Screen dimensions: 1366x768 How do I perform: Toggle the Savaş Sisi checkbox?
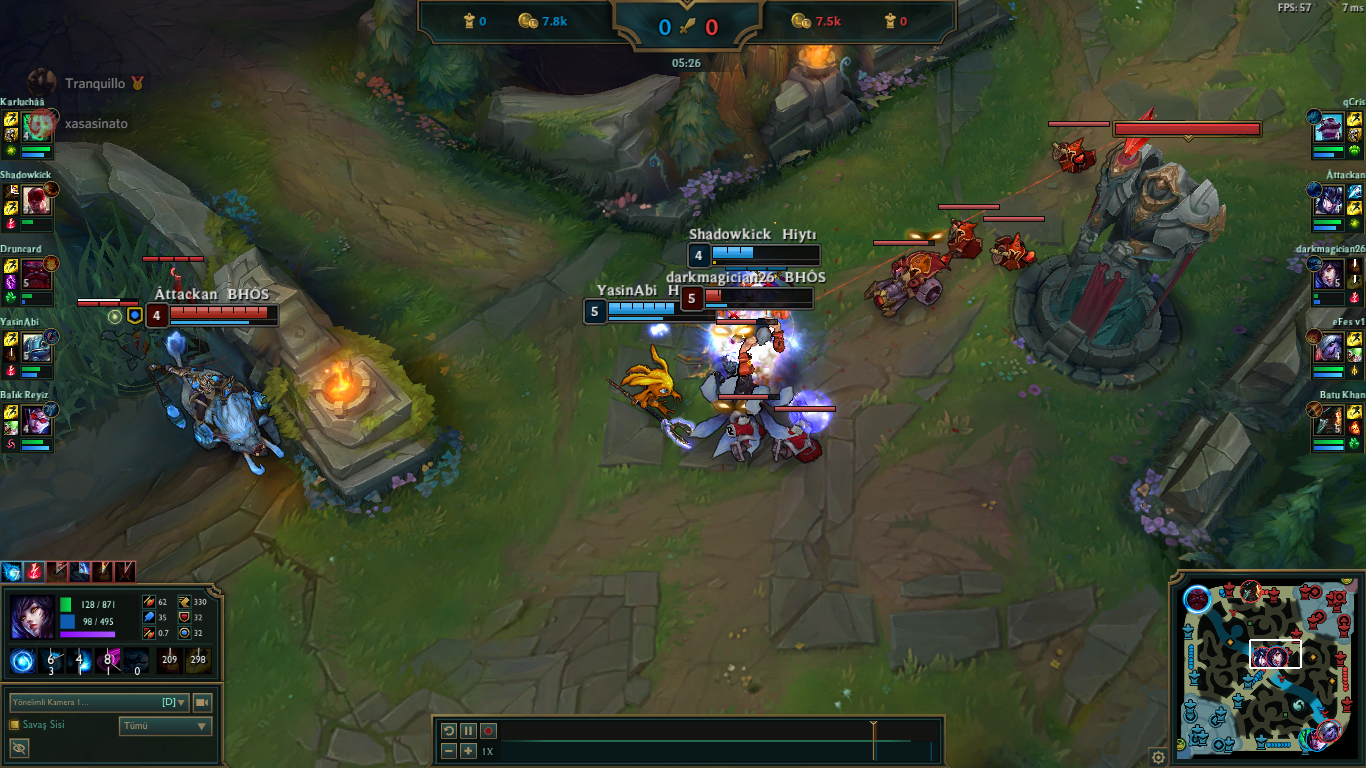pos(14,725)
